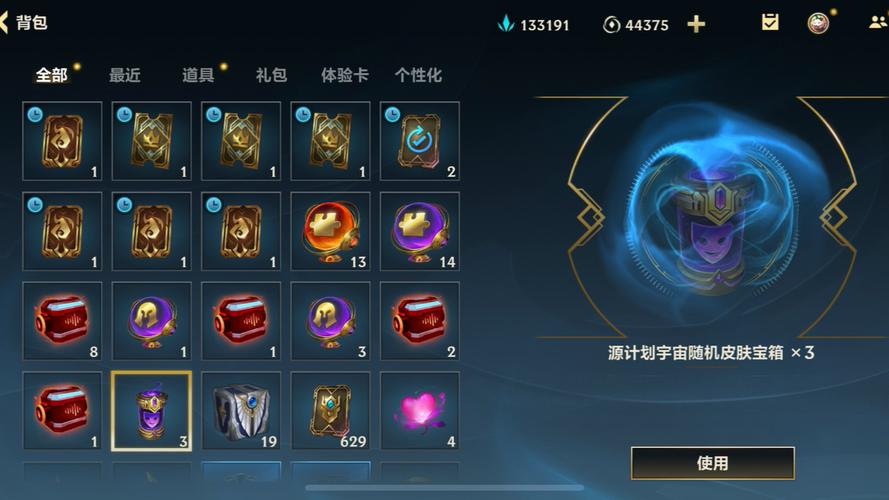Choose the red chest stack of 8
Viewport: 889px width, 500px height.
point(62,321)
